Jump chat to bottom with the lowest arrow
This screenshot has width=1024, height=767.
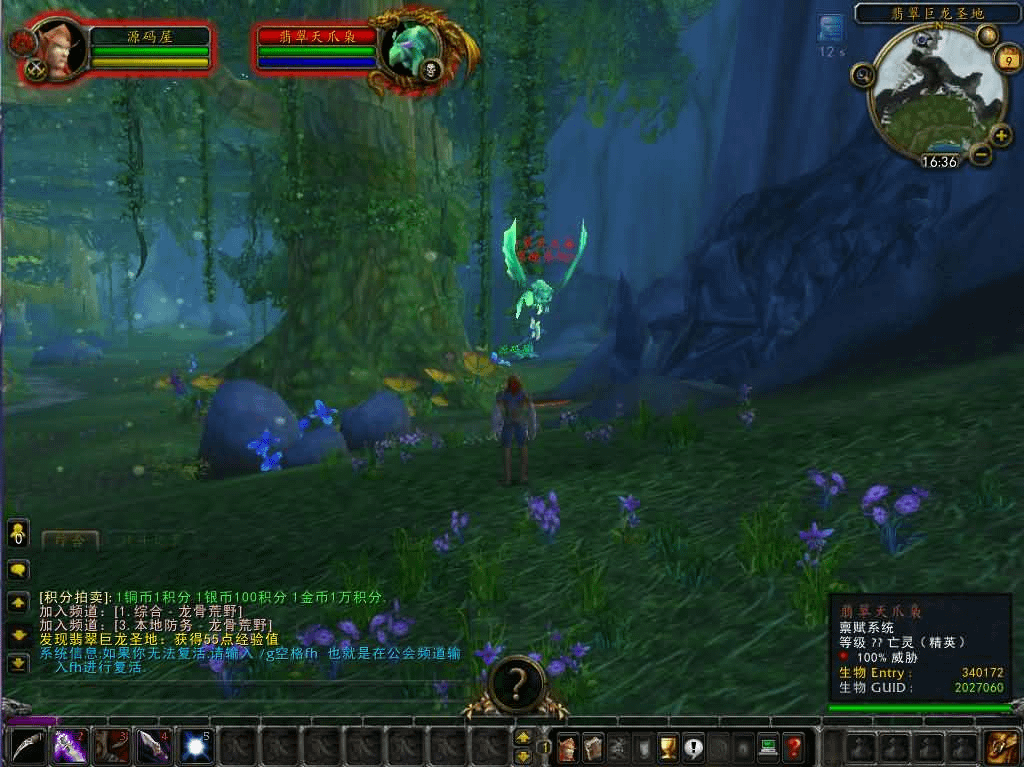[18, 662]
